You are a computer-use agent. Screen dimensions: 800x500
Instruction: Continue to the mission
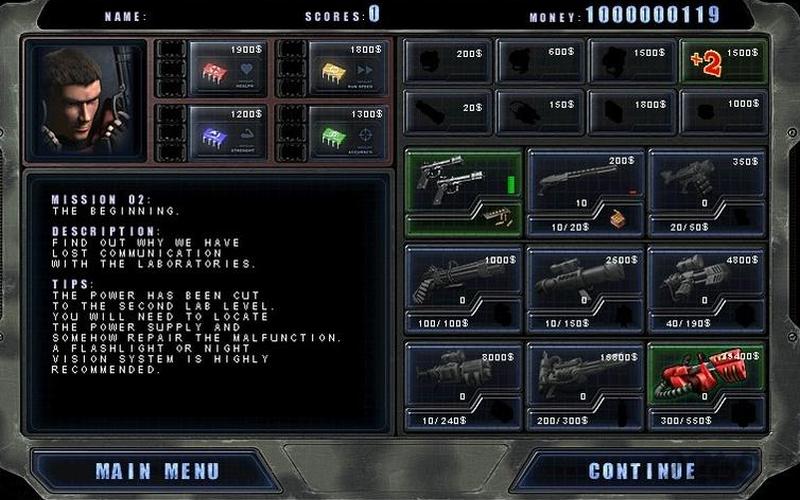[x=642, y=470]
